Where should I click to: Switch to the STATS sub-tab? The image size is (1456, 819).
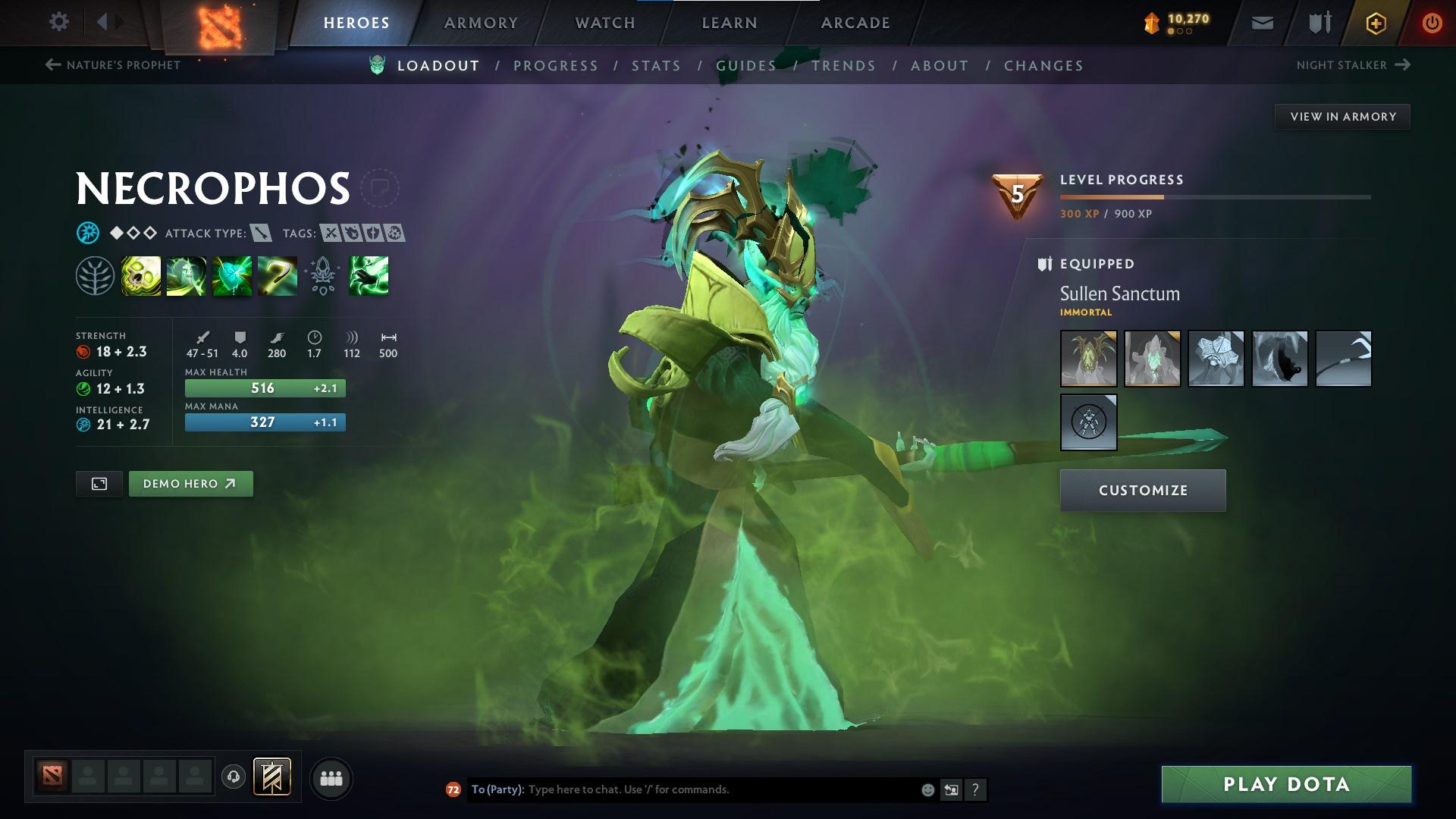pyautogui.click(x=656, y=66)
